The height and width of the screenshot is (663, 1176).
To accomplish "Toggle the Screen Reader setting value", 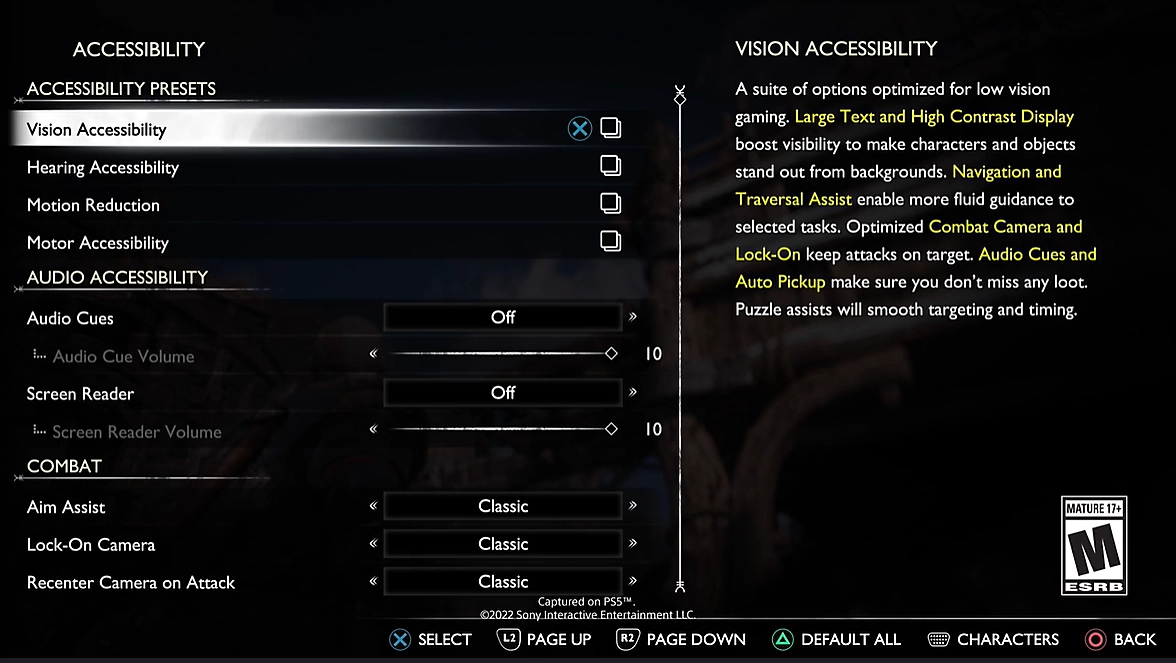I will click(x=503, y=393).
